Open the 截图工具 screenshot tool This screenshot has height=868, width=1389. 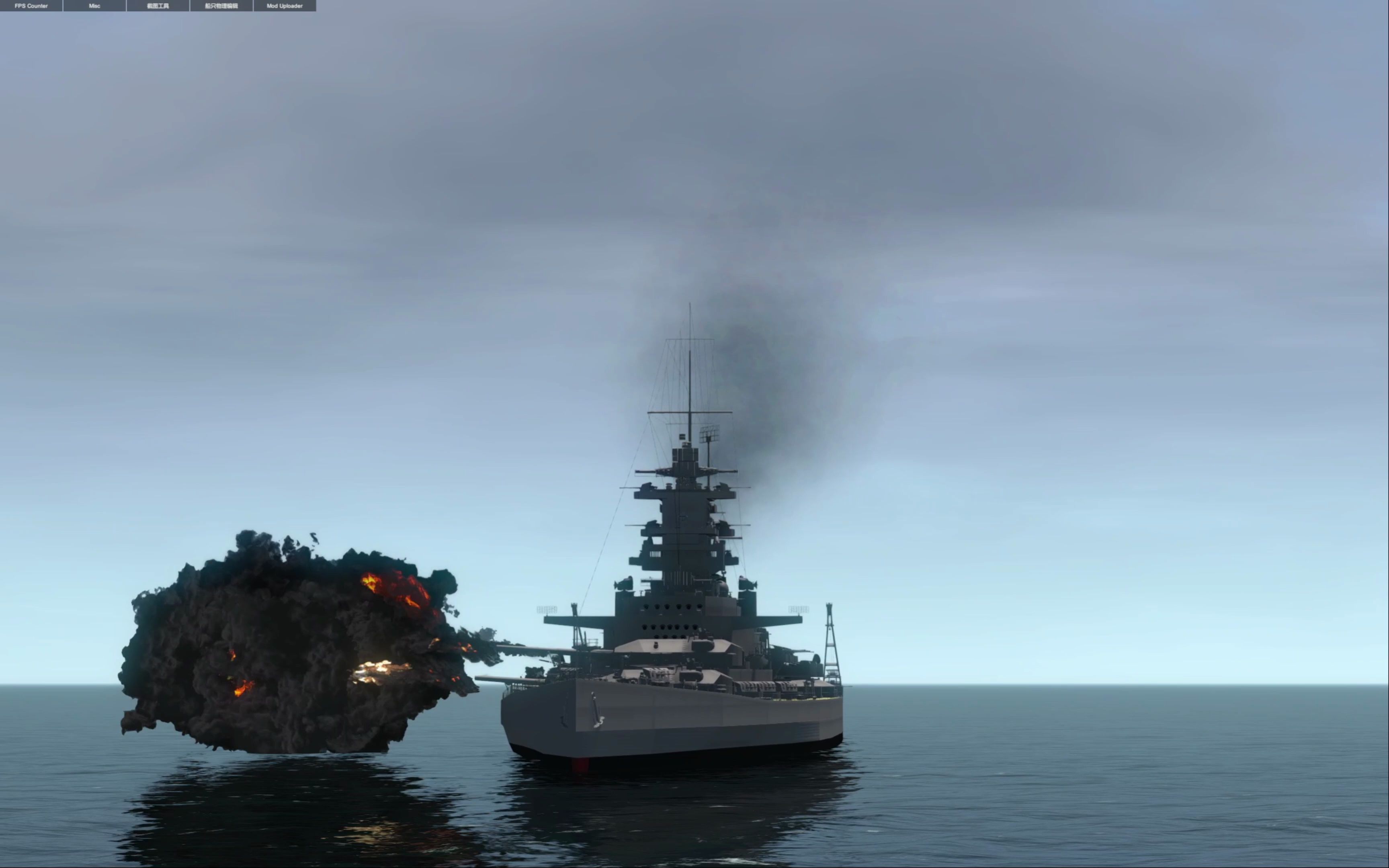tap(158, 6)
